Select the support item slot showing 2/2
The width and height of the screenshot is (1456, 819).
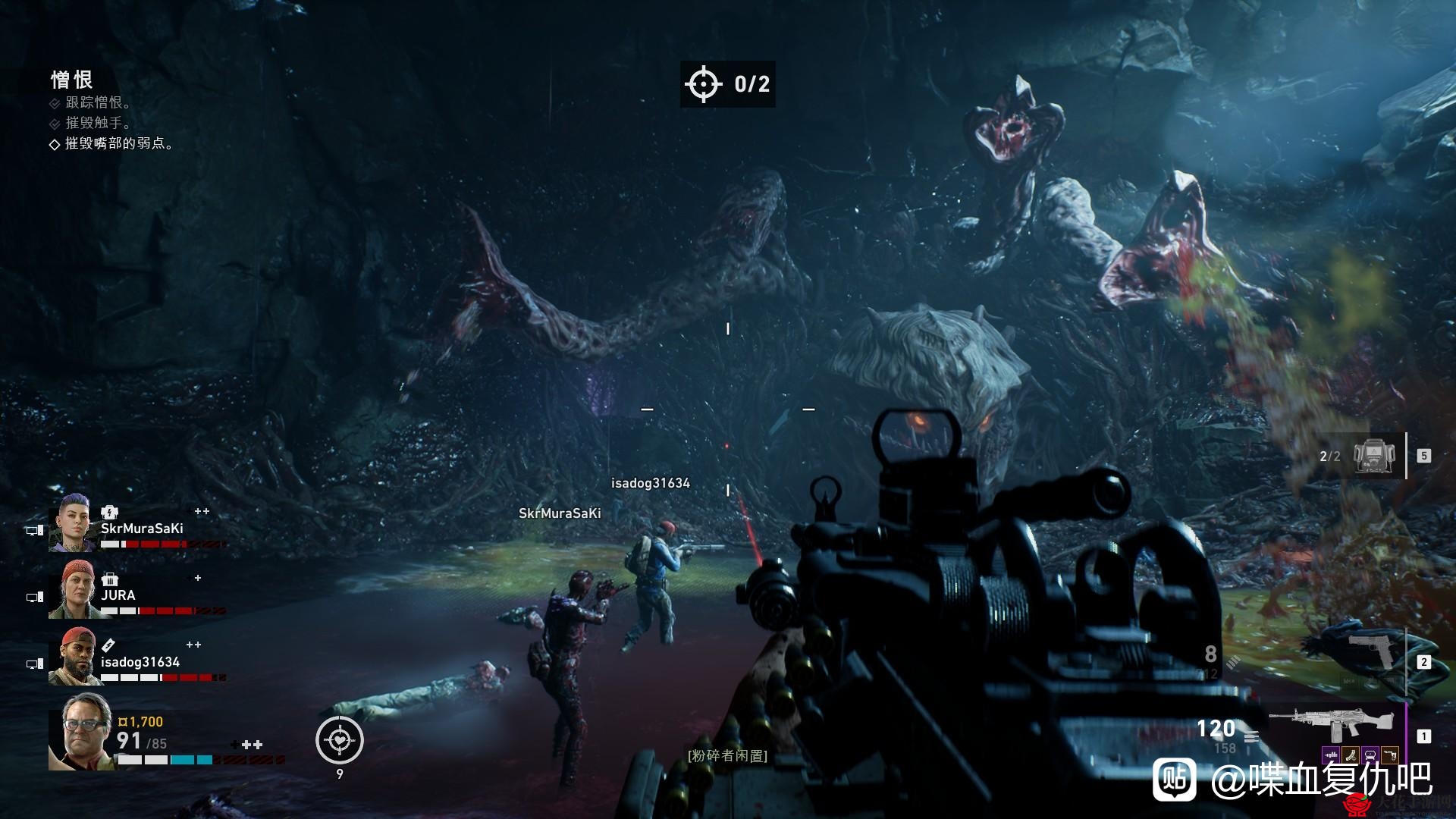point(1374,456)
